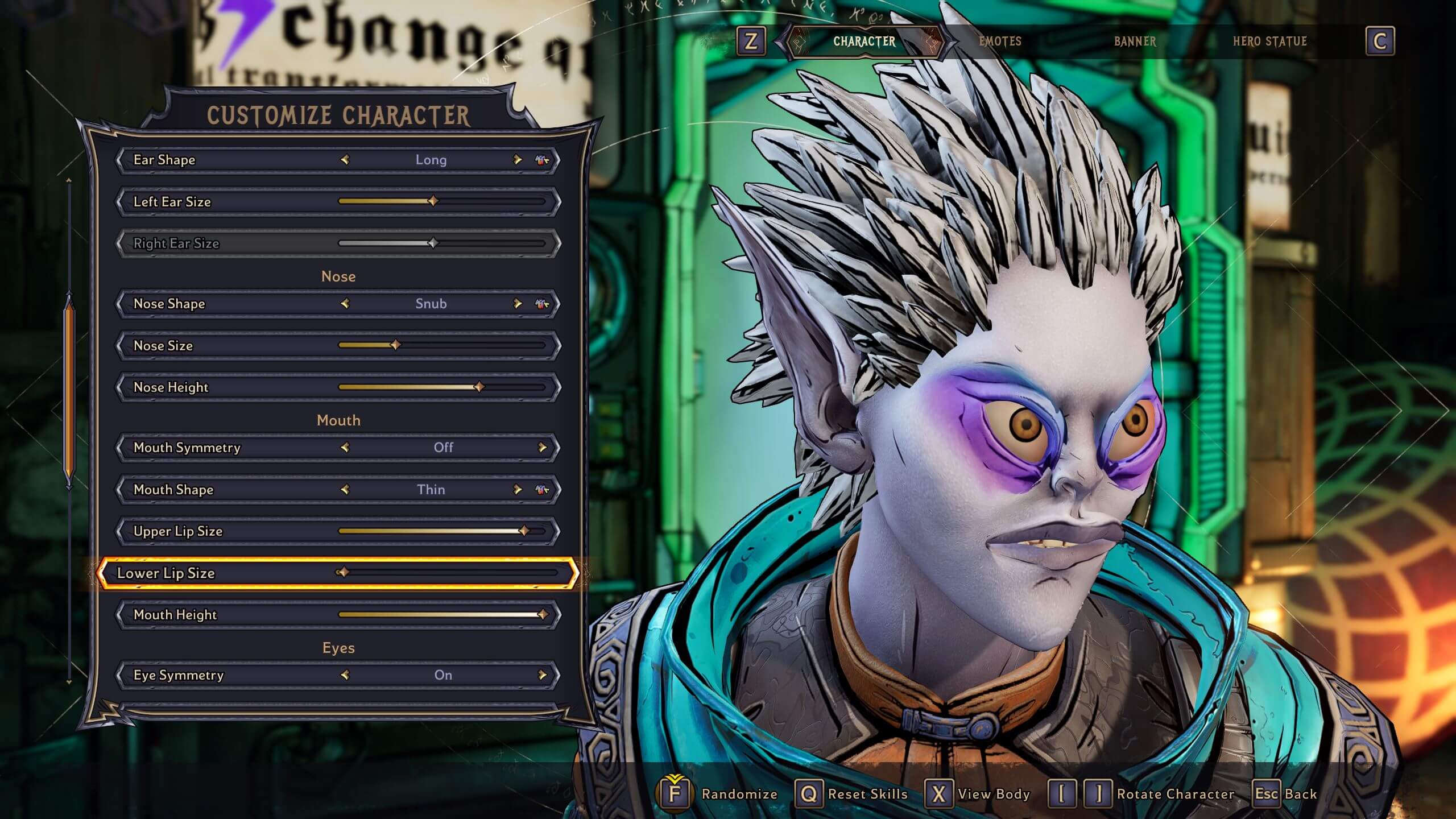Click right arrow to change Ear Shape from Long

(x=516, y=160)
